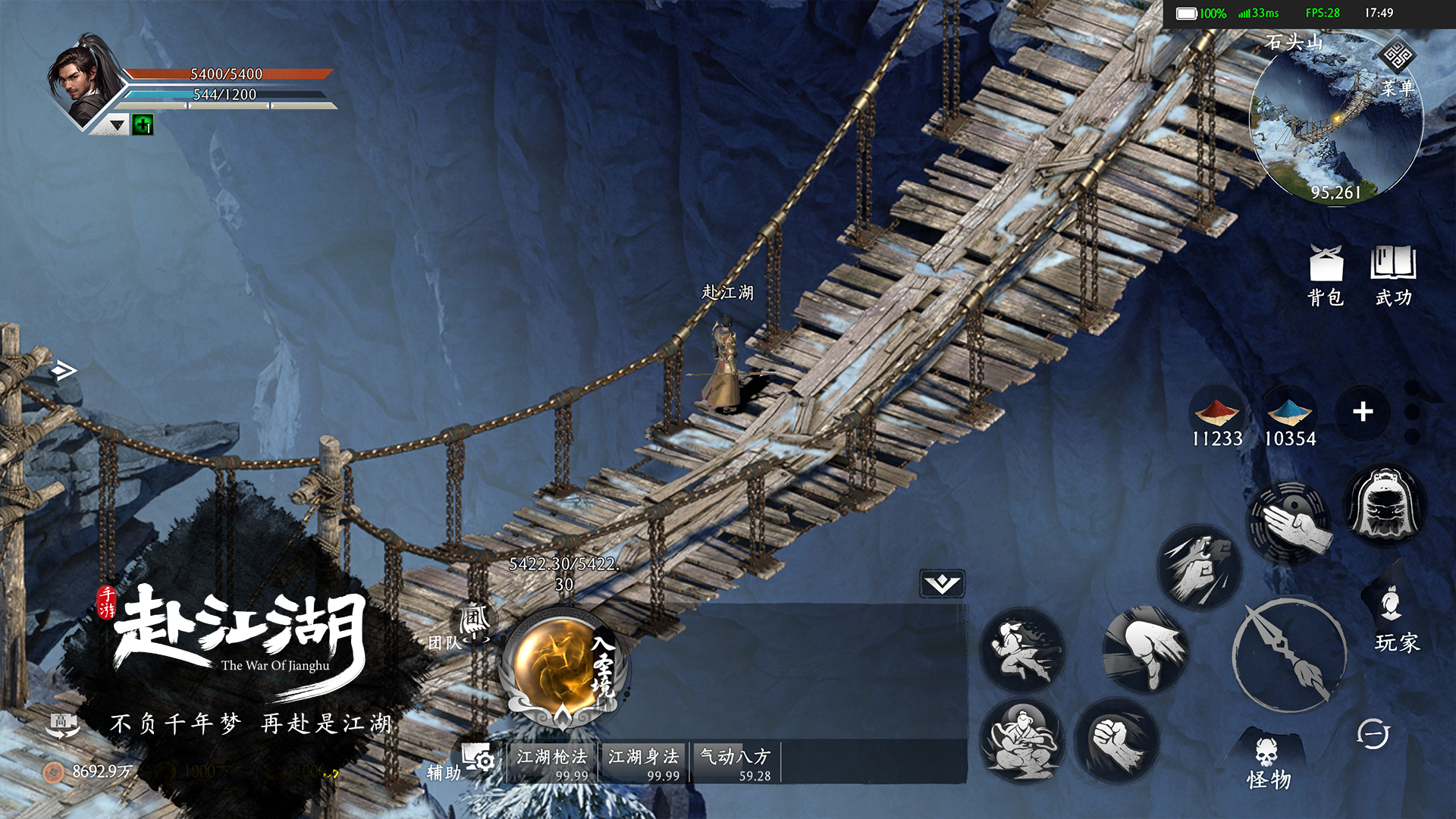The height and width of the screenshot is (819, 1456).
Task: Click the green plus buff icon
Action: click(143, 124)
